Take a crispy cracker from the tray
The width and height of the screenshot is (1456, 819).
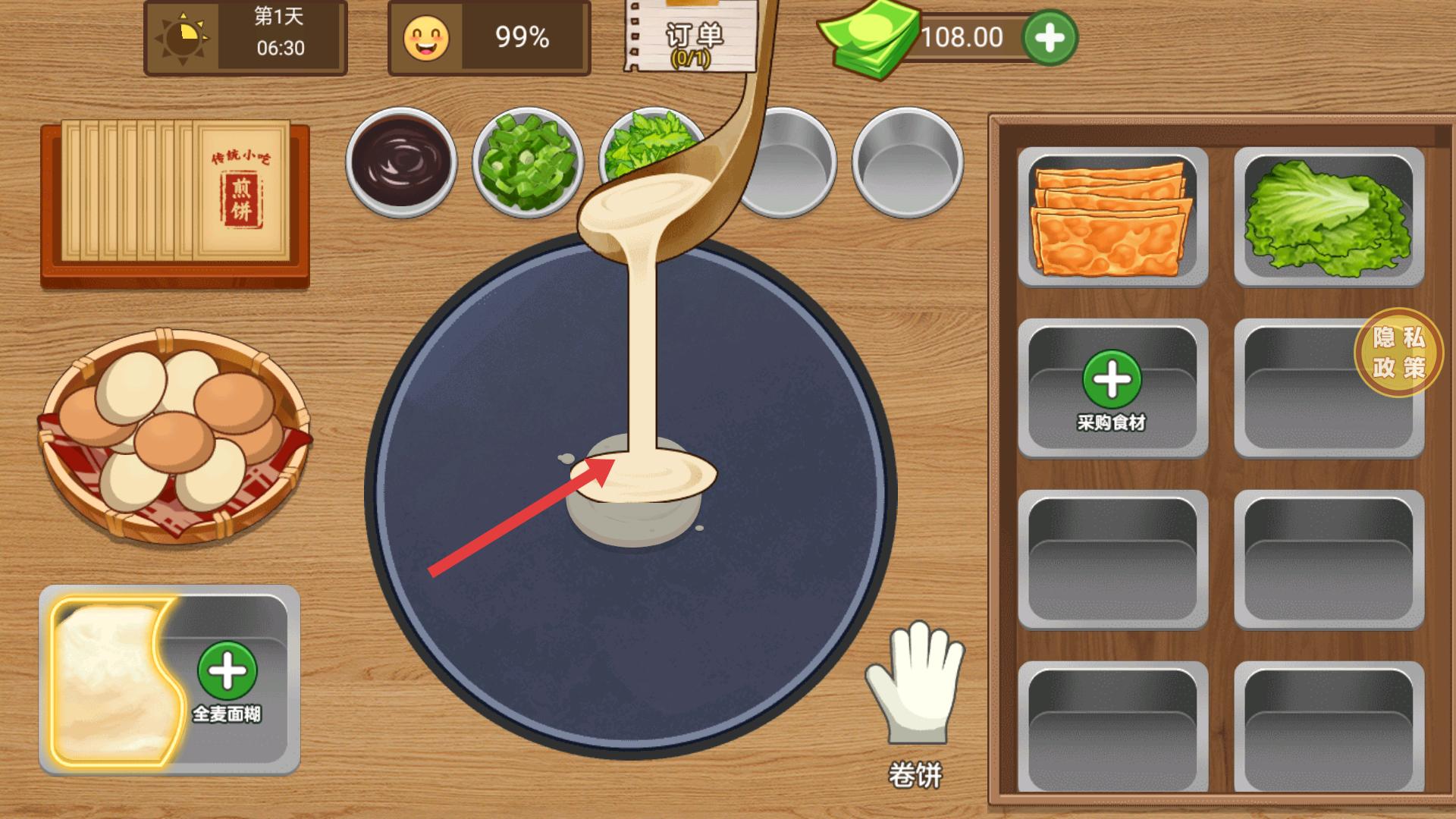[1112, 217]
